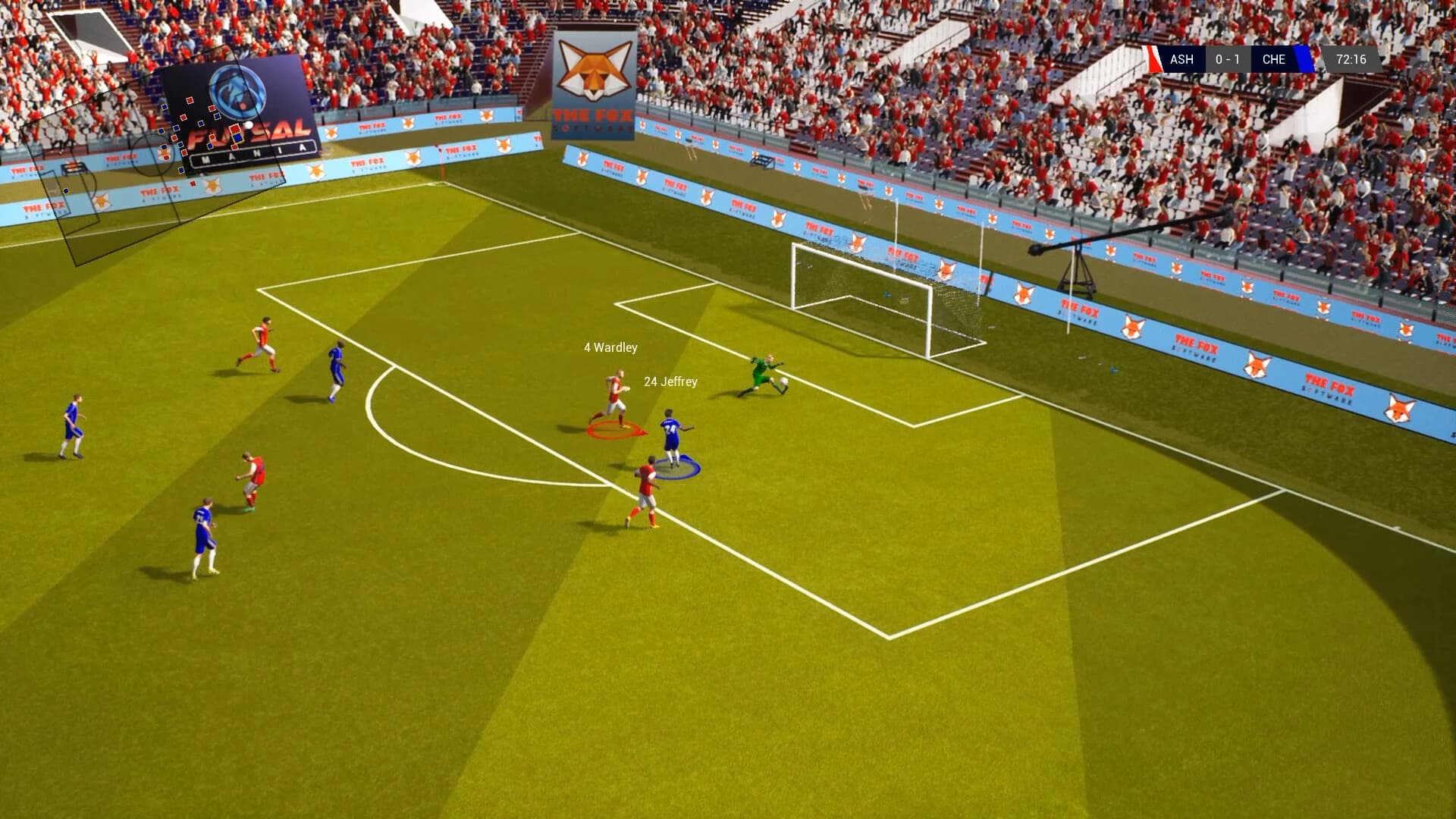This screenshot has width=1456, height=819.
Task: Click the highlighted selected dot on the minimap
Action: (x=237, y=139)
